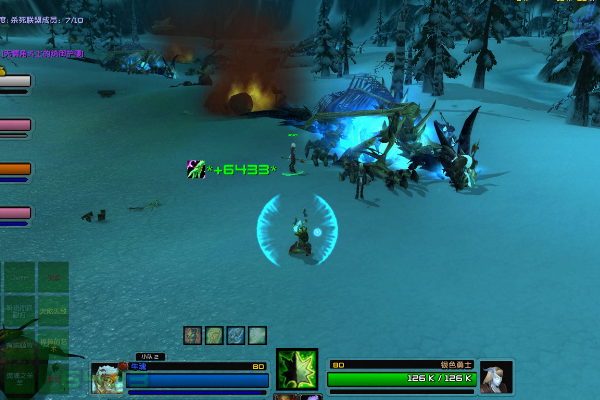Click the blue axe buff icon
The height and width of the screenshot is (400, 600).
[235, 336]
